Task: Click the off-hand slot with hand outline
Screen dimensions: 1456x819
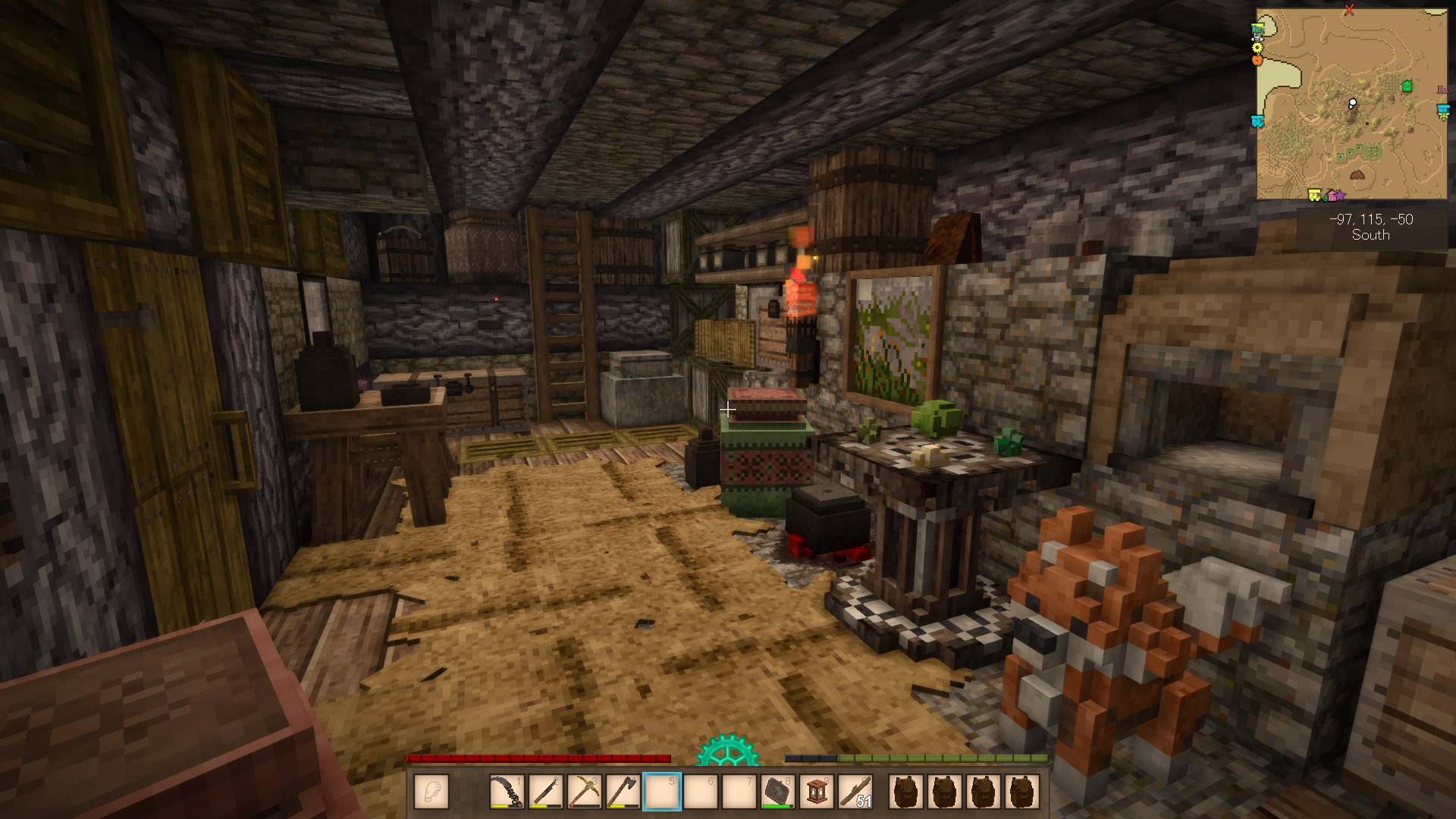Action: coord(431,792)
